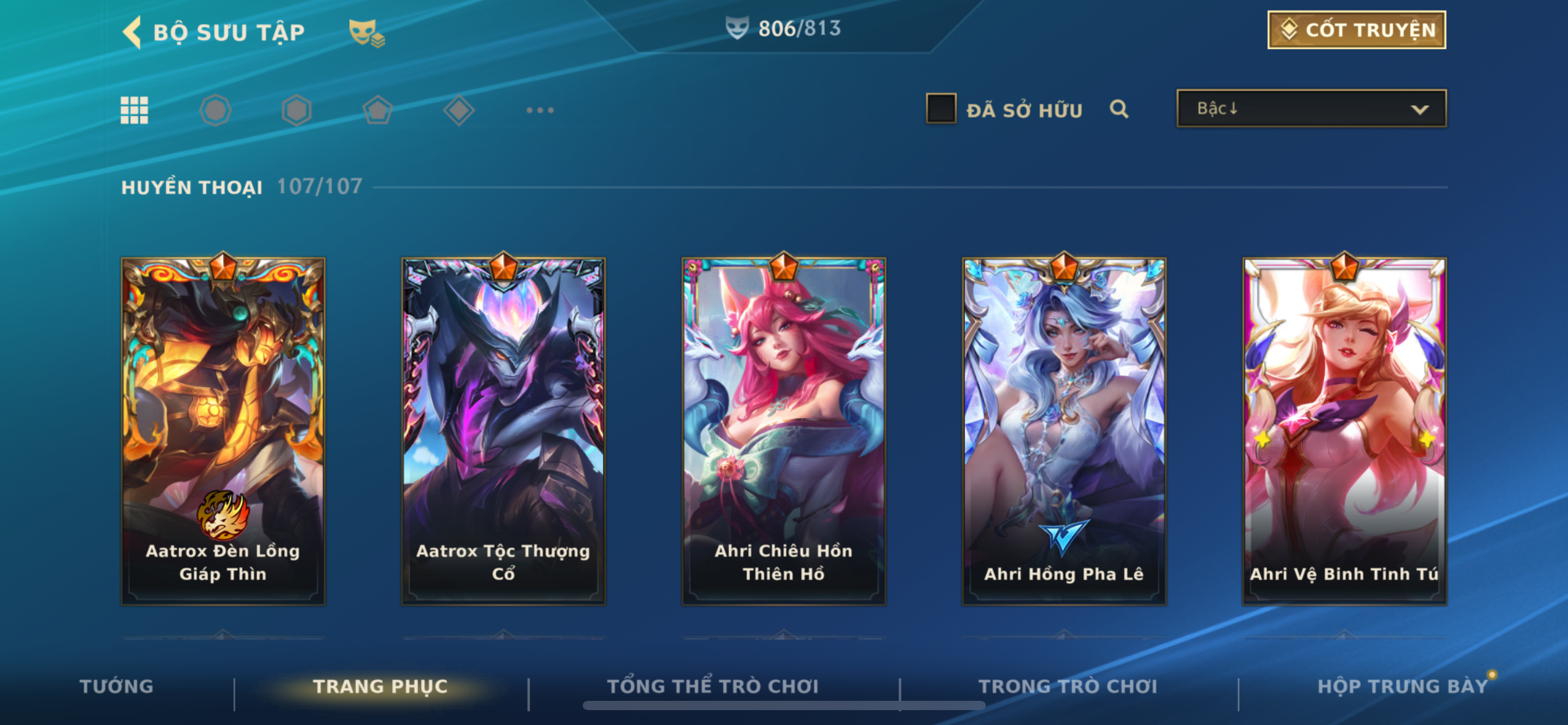Open the magnifying glass search

pos(1119,109)
